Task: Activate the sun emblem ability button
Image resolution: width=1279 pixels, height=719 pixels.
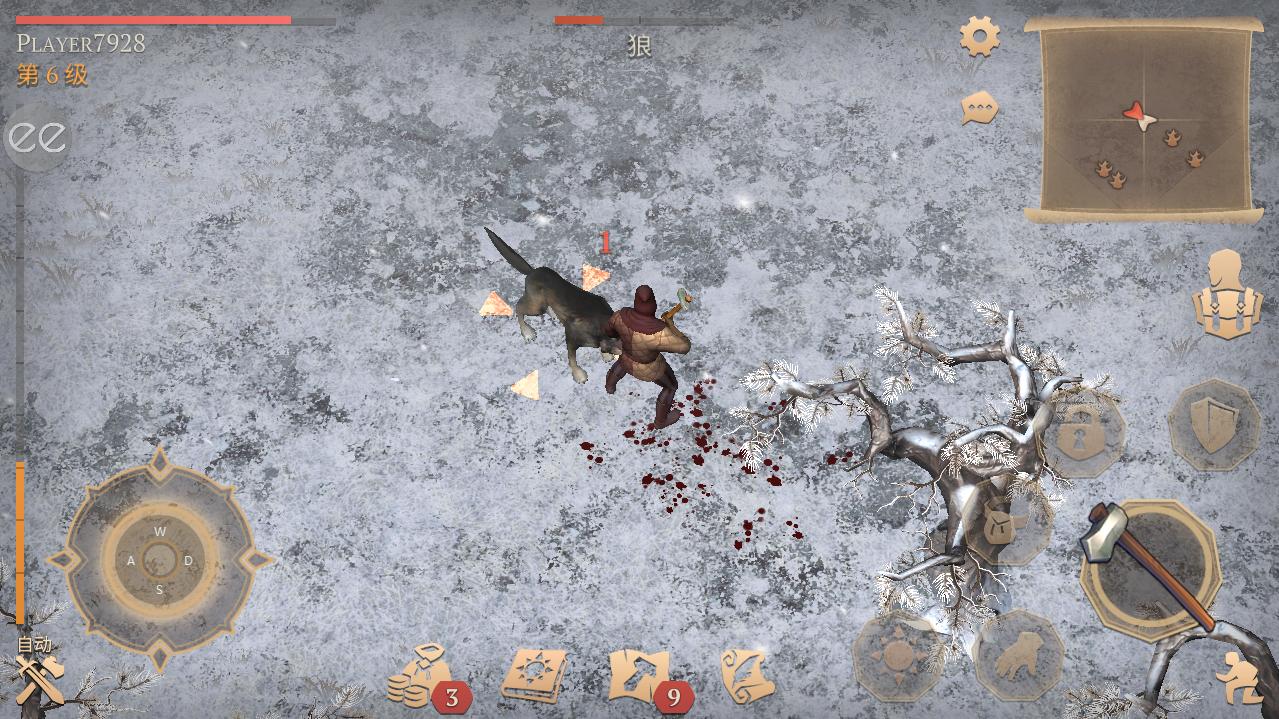Action: point(896,656)
